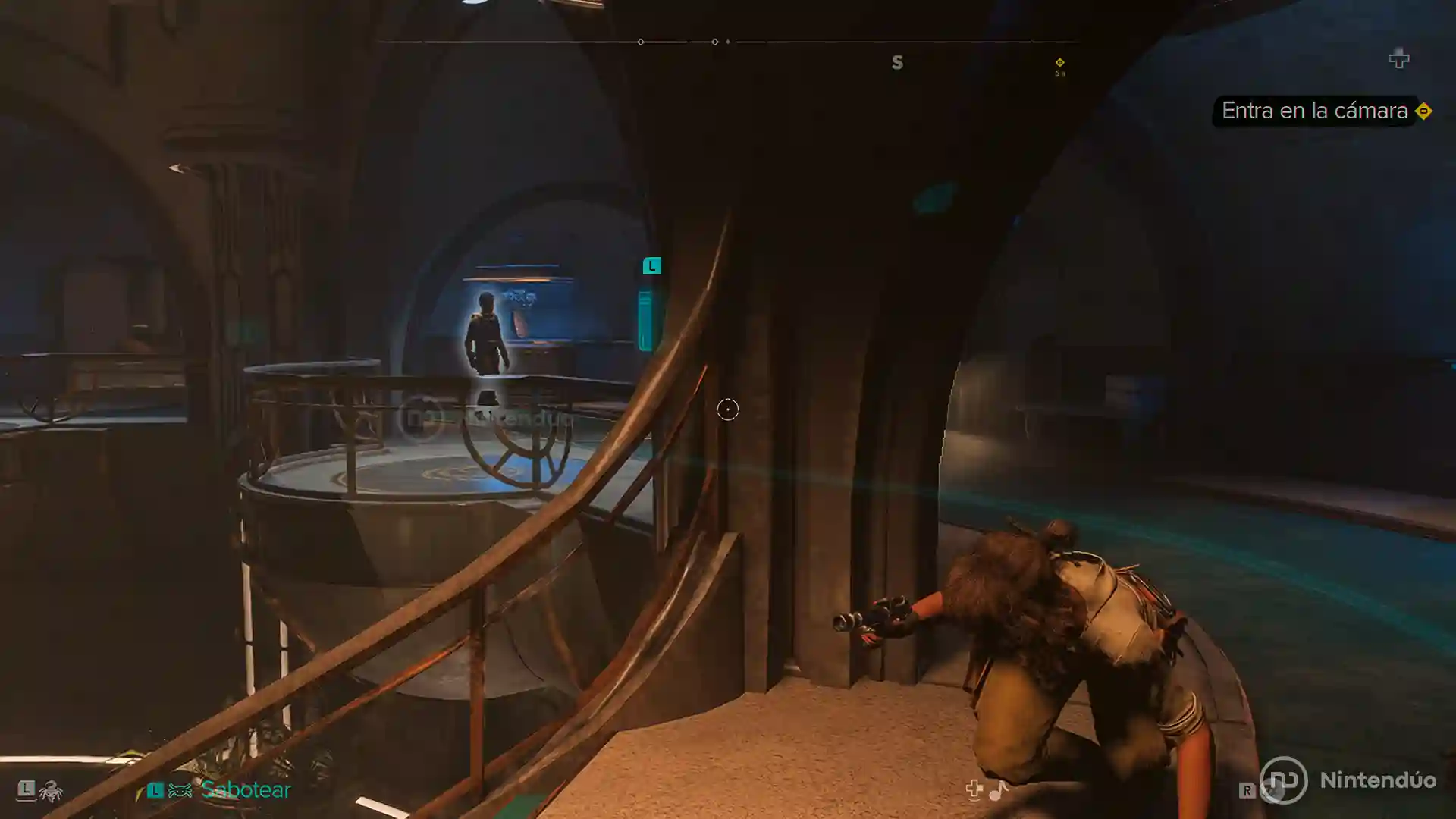Click the yellow objective marker on the compass
Viewport: 1456px width, 819px height.
[x=1059, y=63]
